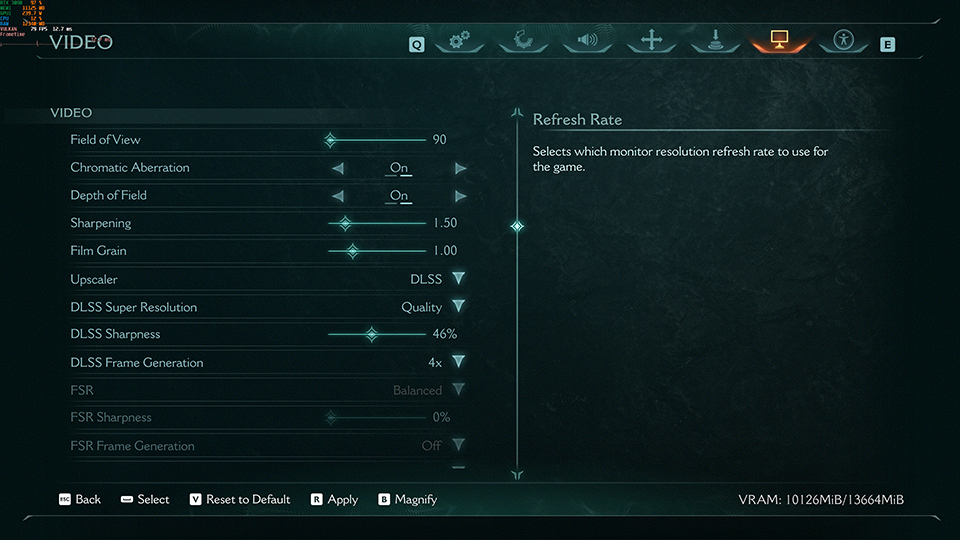
Task: Apply the video settings
Action: (x=334, y=499)
